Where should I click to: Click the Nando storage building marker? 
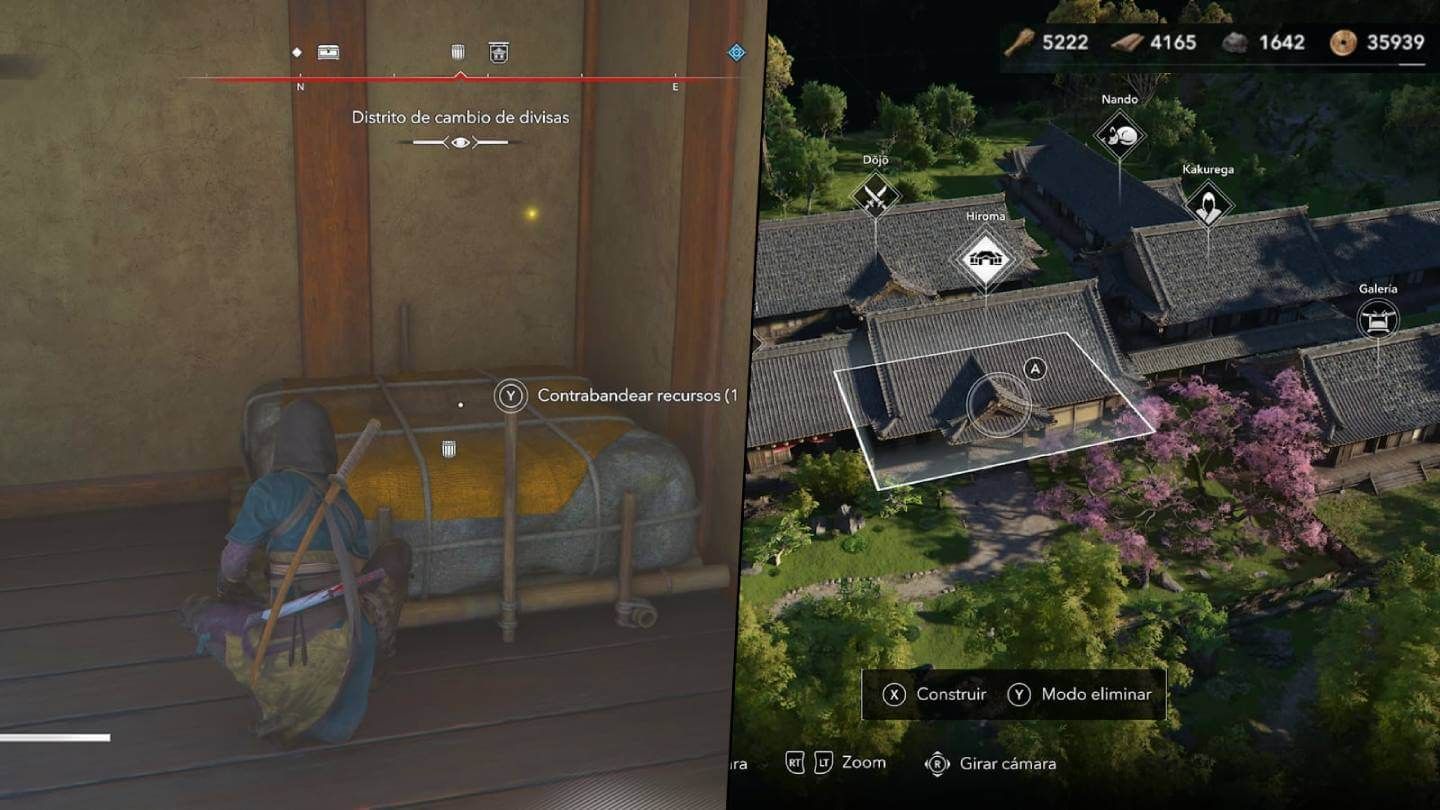coord(1121,133)
